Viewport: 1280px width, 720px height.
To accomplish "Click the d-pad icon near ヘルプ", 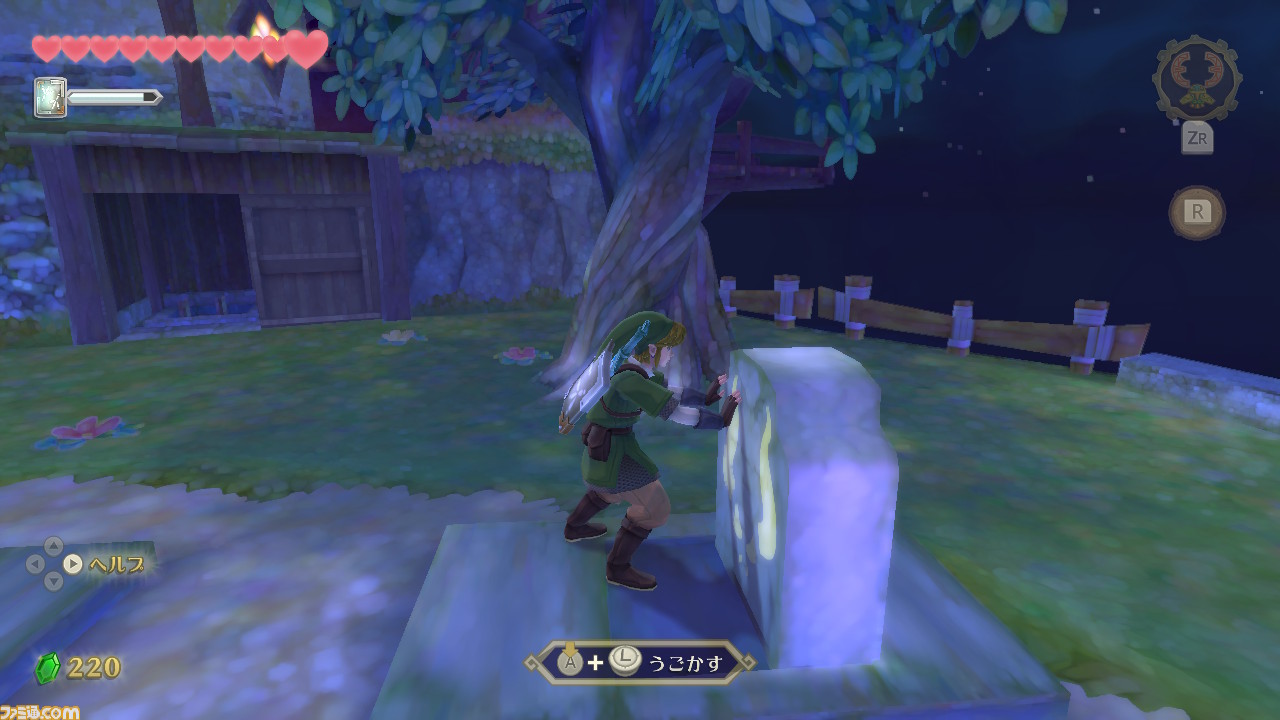I will [x=52, y=565].
